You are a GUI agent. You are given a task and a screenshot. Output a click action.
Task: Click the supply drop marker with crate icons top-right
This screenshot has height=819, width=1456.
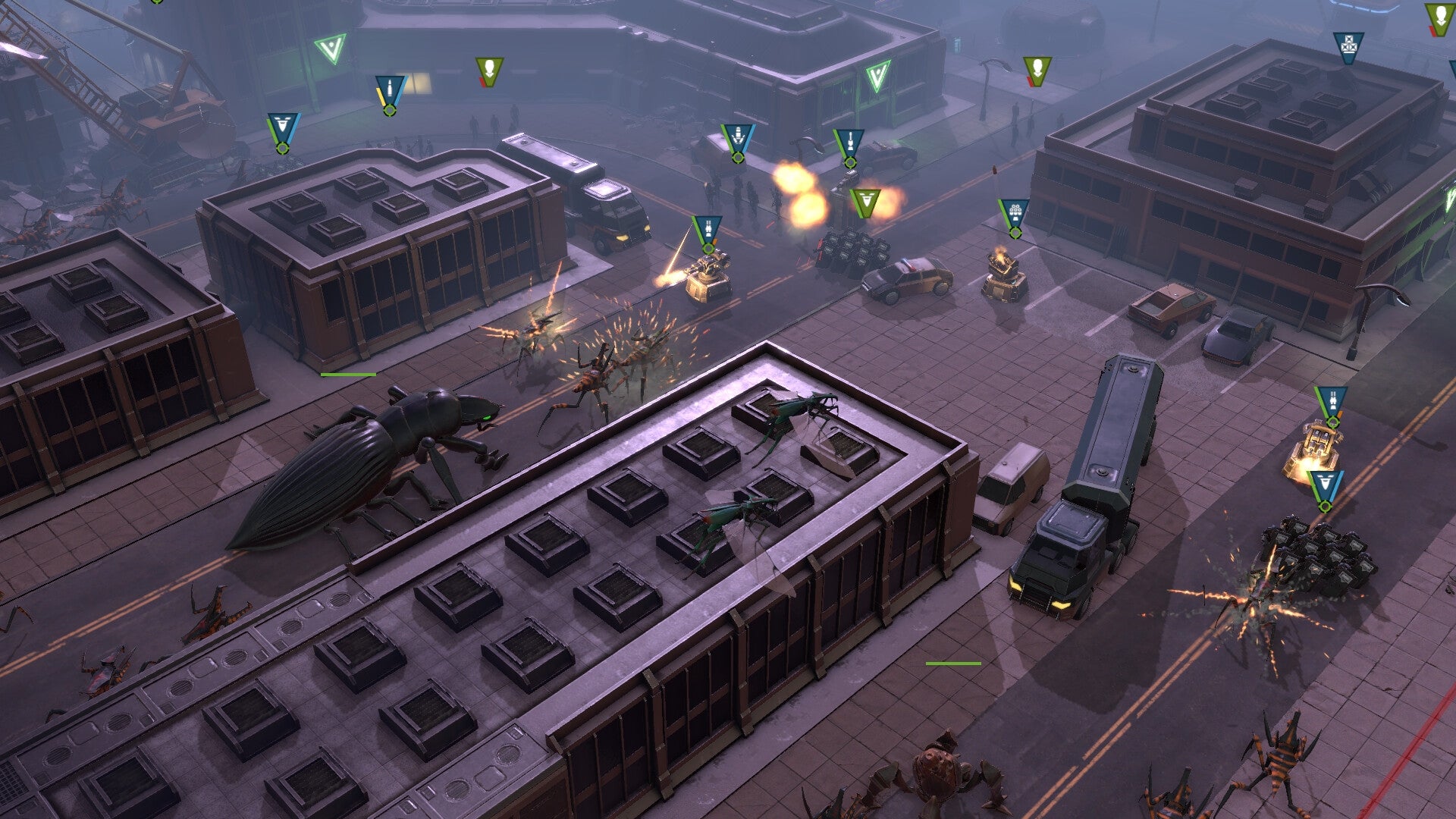coord(1348,47)
